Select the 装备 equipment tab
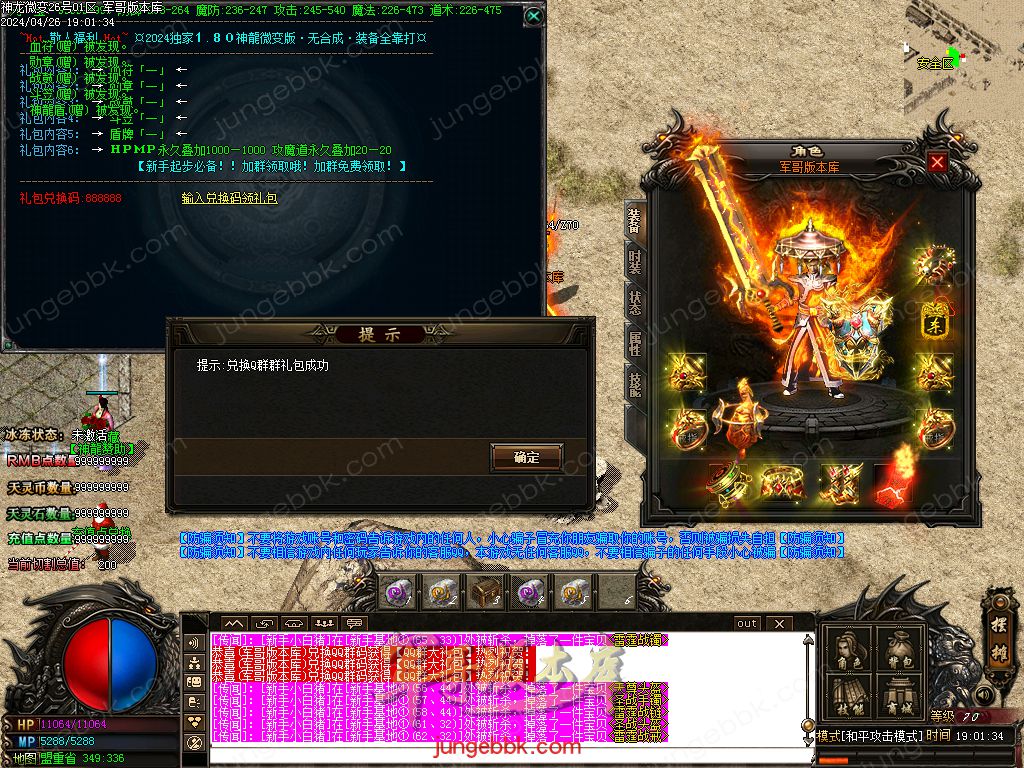The width and height of the screenshot is (1024, 768). coord(634,221)
